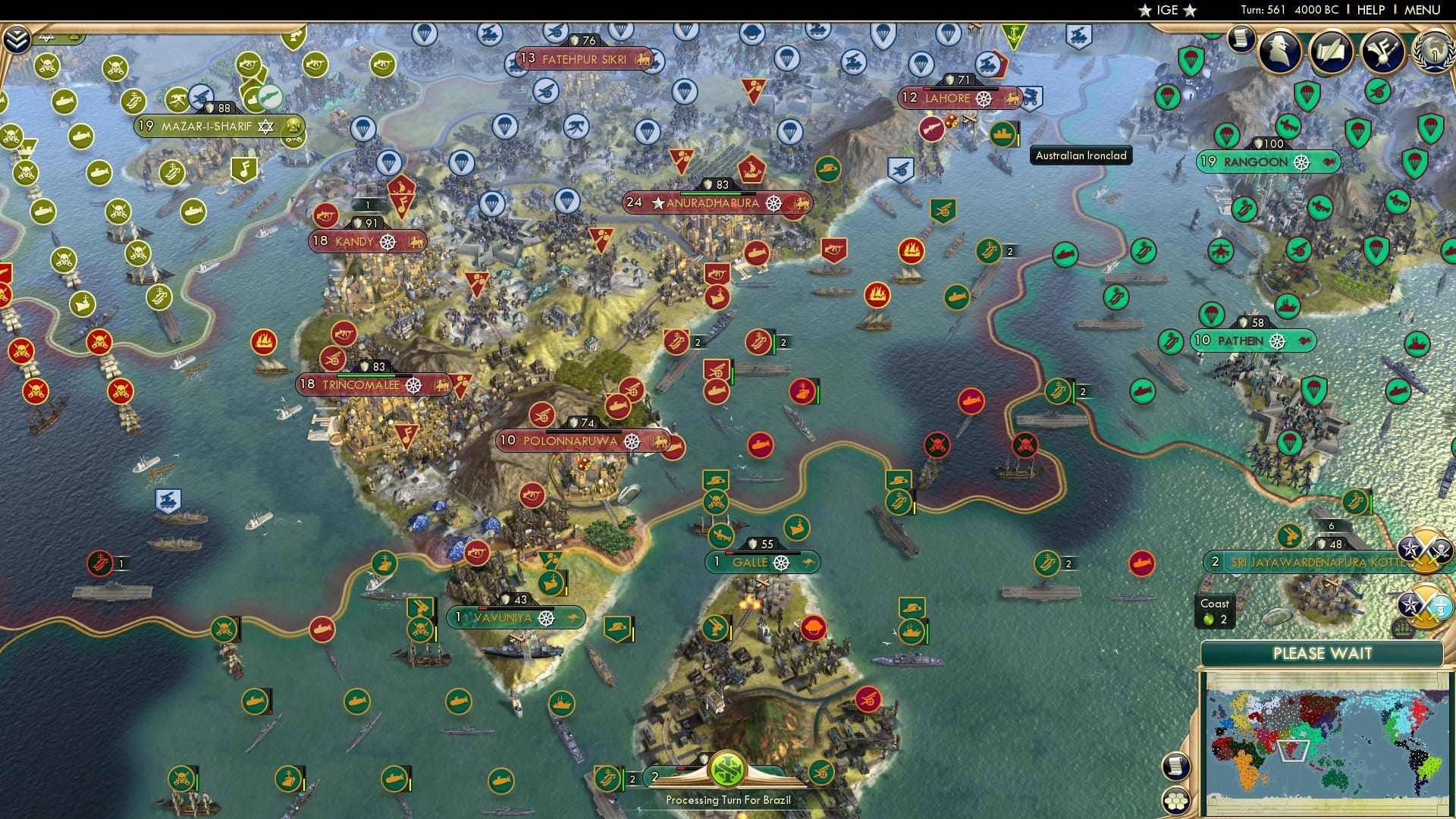Click the notification log scroll icon top right
This screenshot has height=819, width=1456.
tap(1241, 38)
